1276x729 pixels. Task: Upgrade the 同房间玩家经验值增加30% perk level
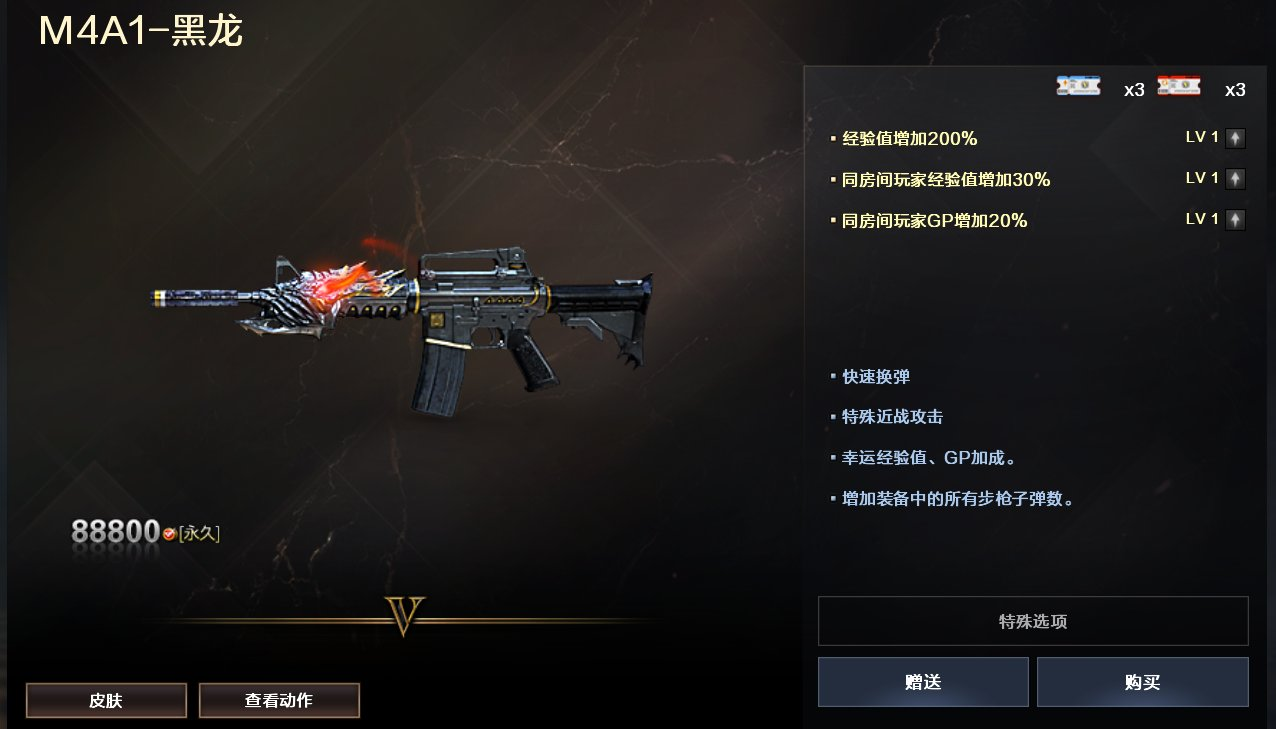click(x=1236, y=179)
